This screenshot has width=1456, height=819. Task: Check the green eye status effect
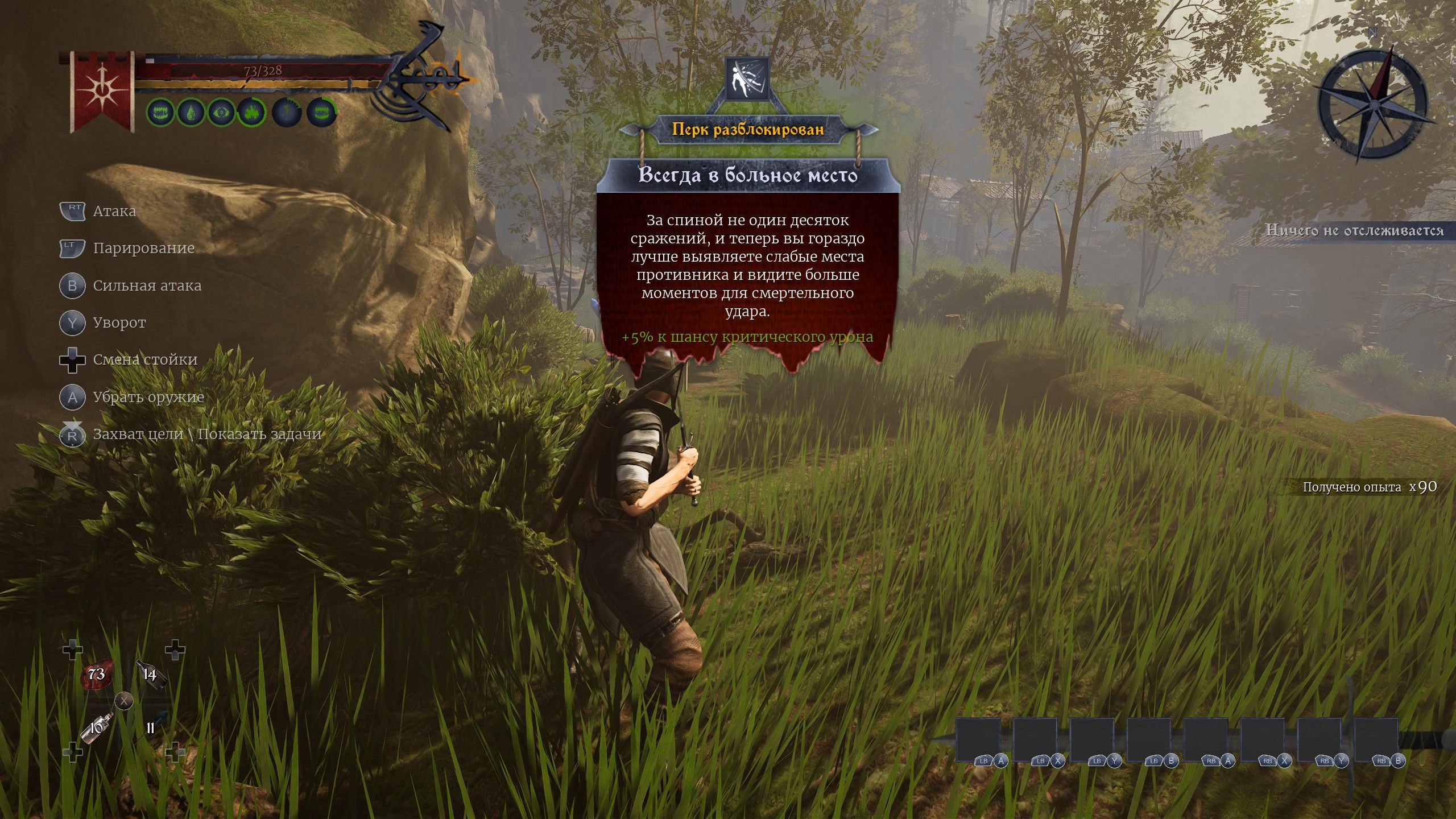pyautogui.click(x=220, y=112)
